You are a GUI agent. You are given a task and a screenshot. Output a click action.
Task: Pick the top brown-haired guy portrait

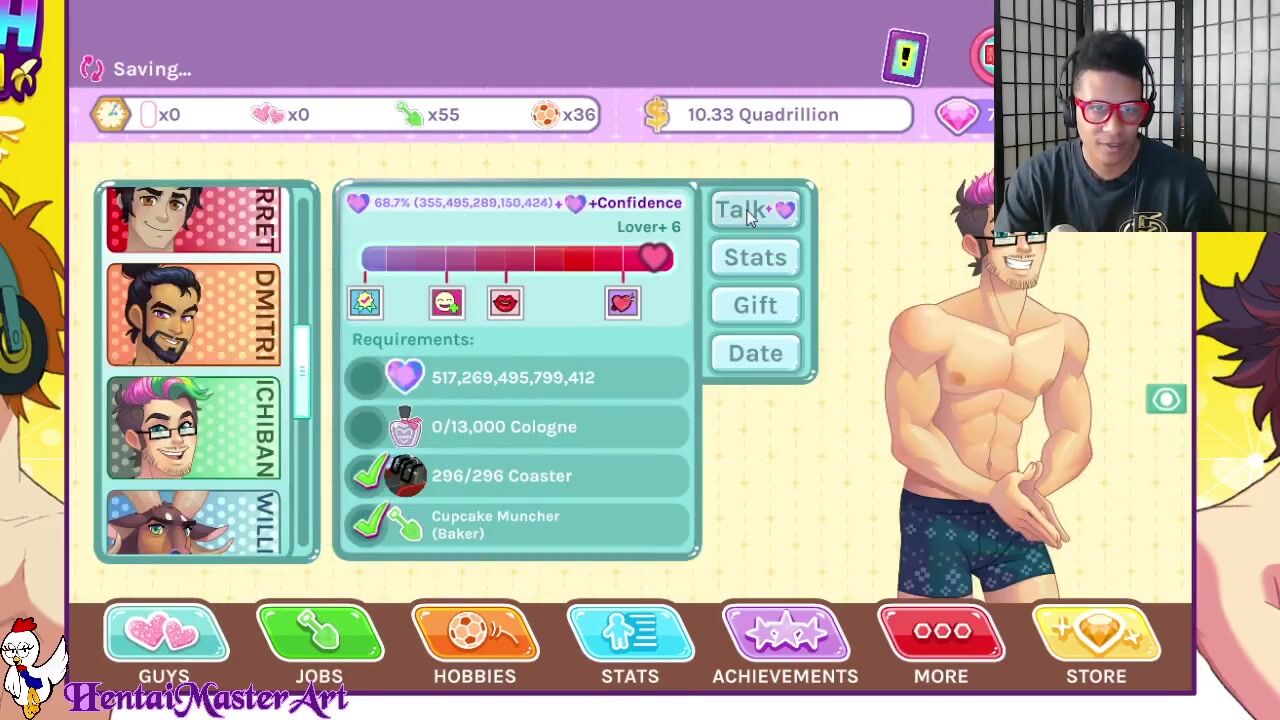193,220
